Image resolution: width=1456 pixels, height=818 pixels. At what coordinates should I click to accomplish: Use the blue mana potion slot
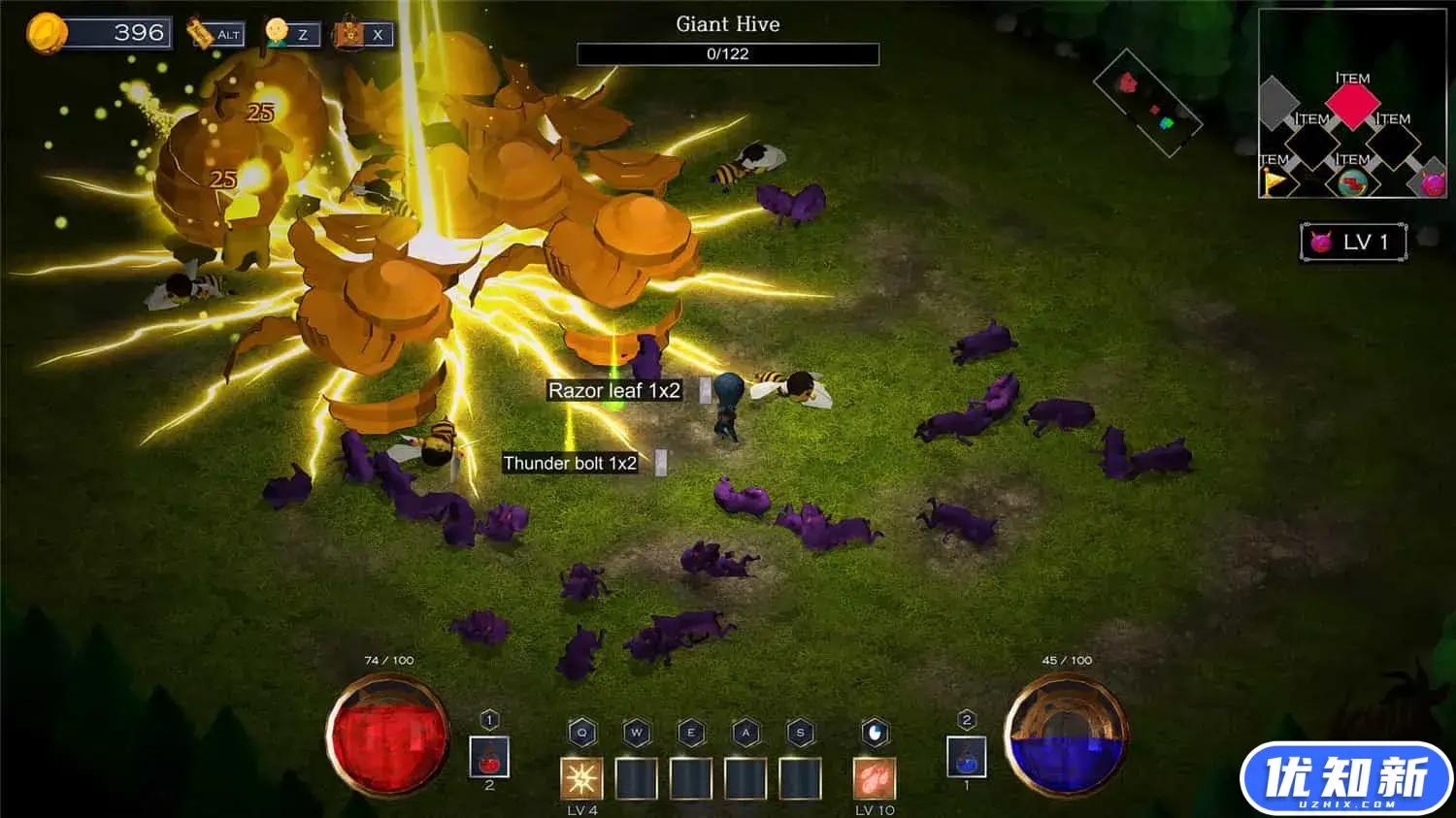point(966,758)
